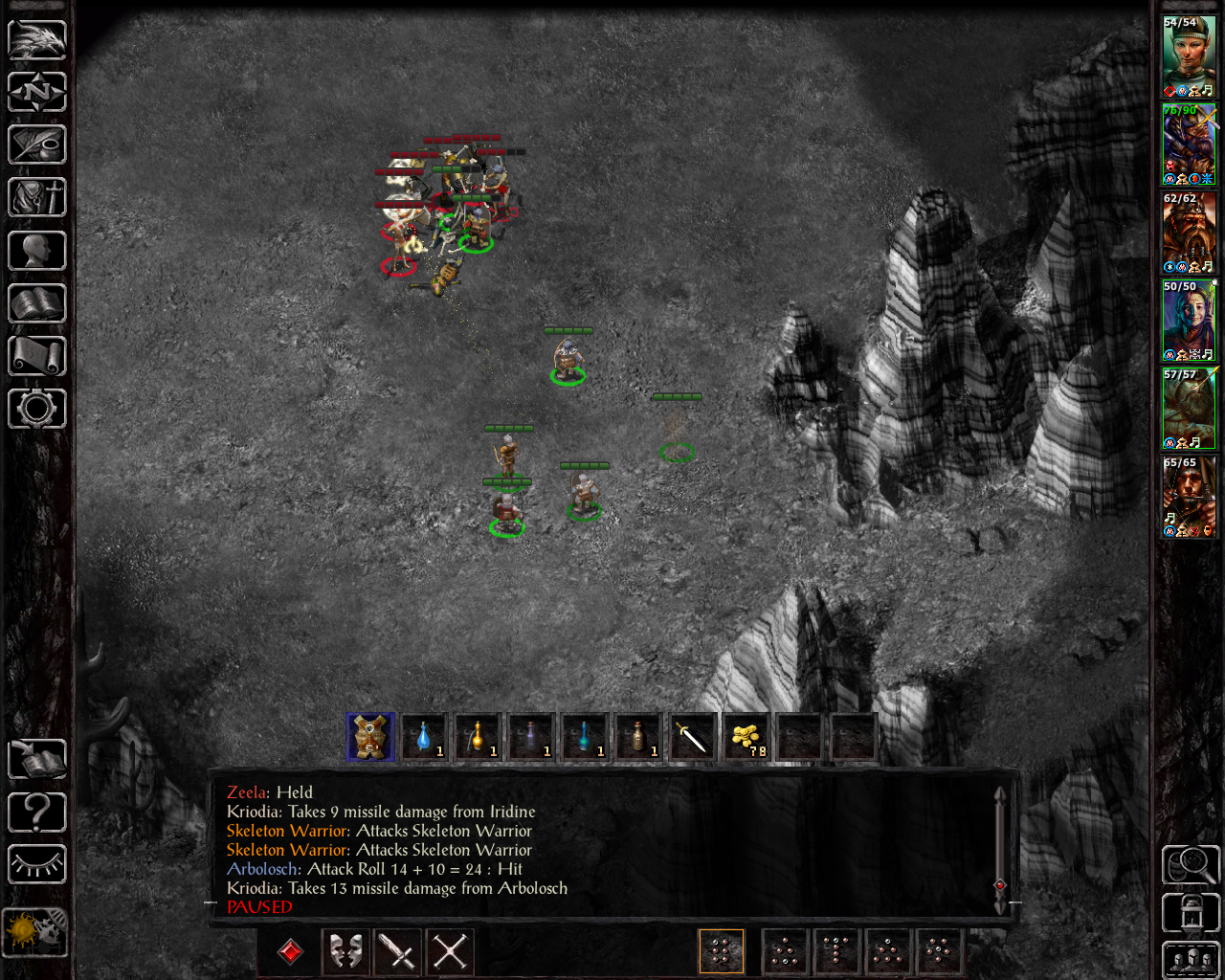Viewport: 1225px width, 980px height.
Task: Open the mage spellbook button
Action: pos(37,303)
